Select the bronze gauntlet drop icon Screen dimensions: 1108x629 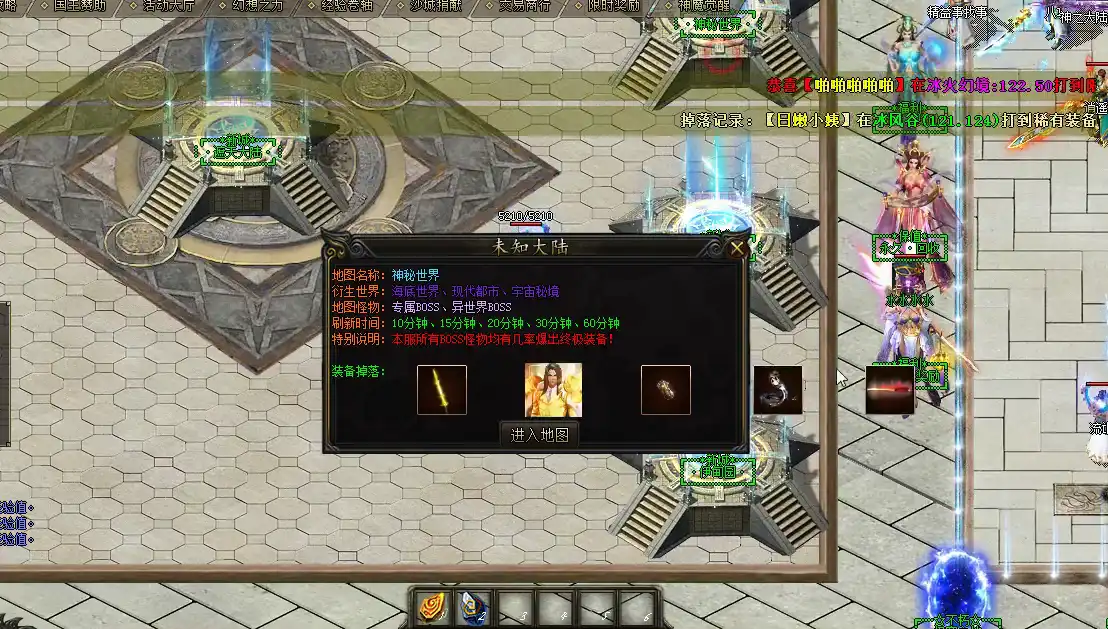(666, 390)
